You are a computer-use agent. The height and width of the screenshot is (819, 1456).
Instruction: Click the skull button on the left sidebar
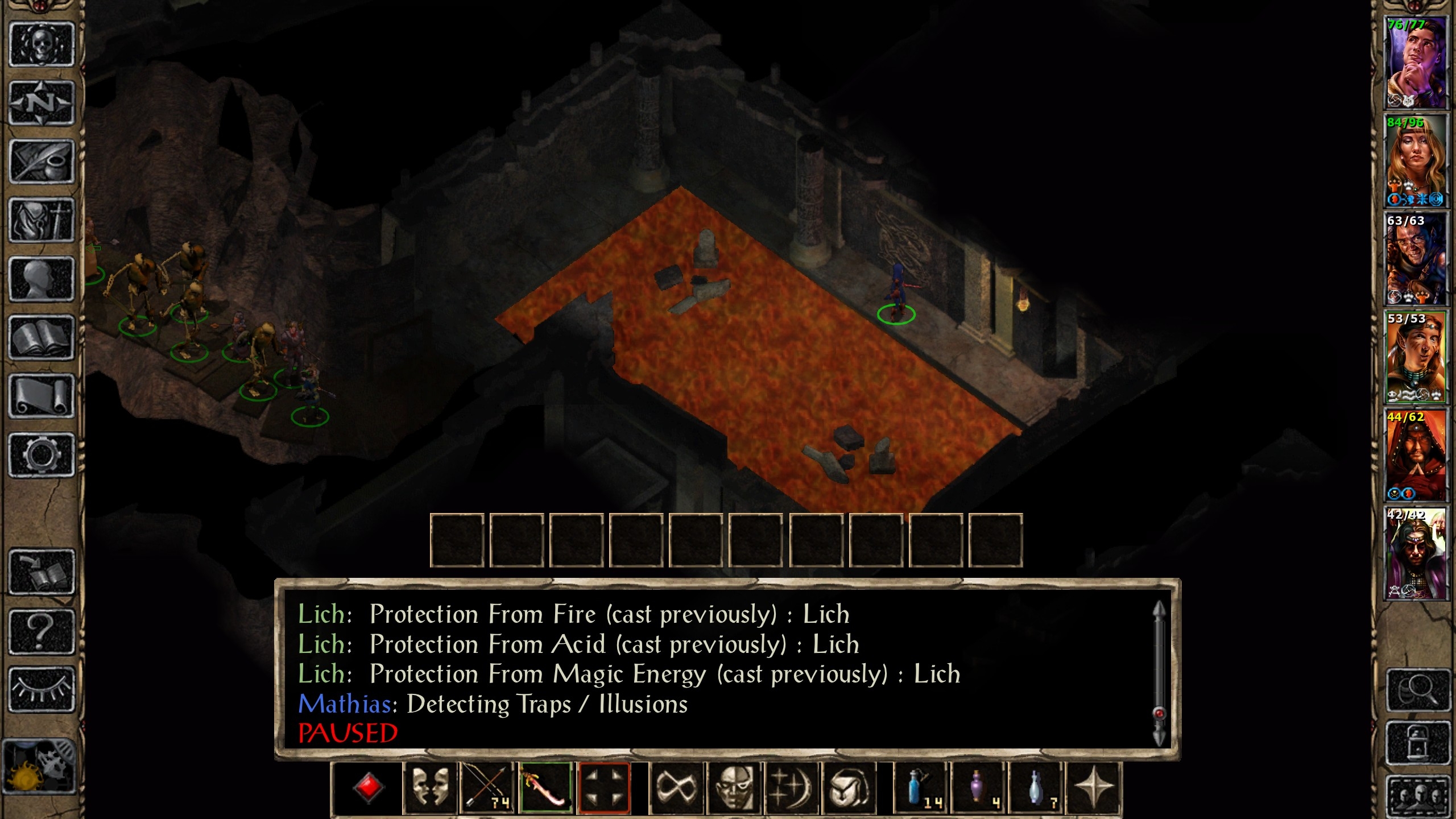42,44
